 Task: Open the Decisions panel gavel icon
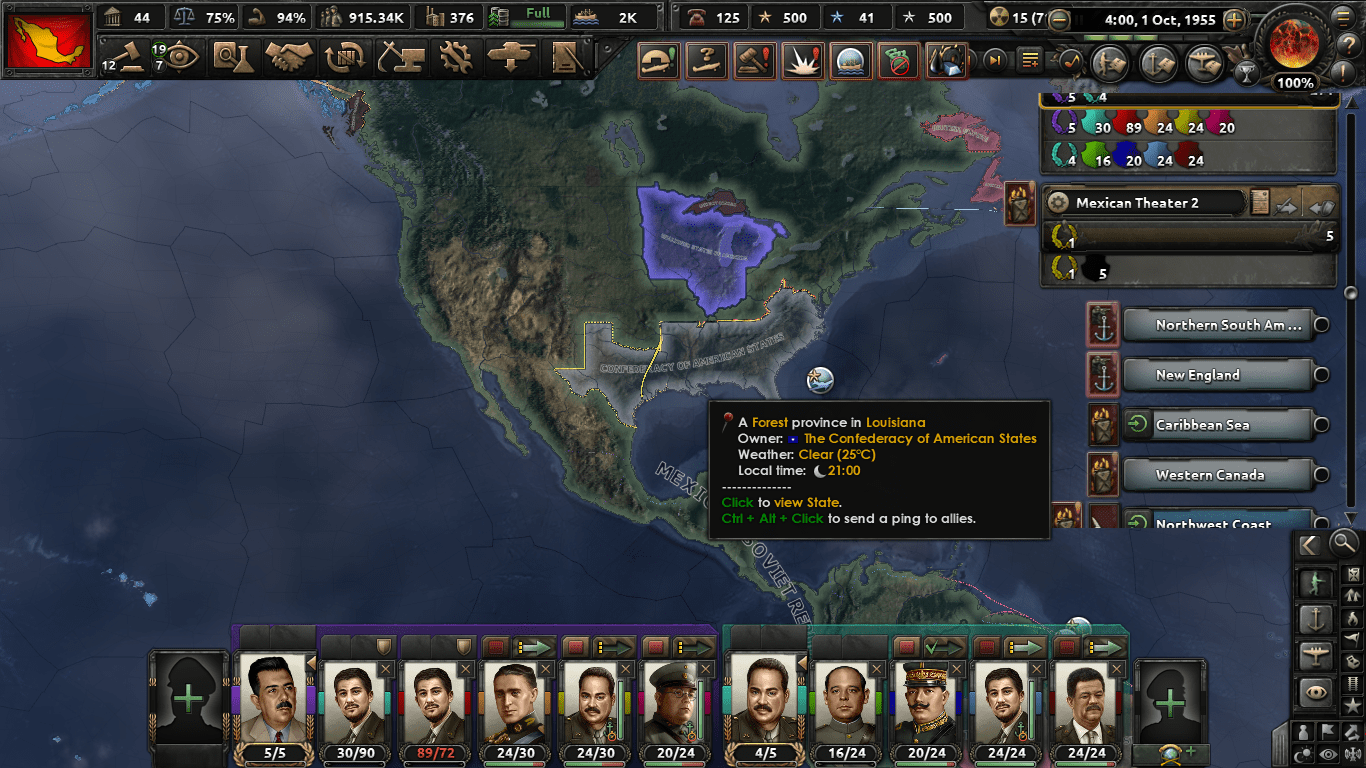pyautogui.click(x=131, y=58)
